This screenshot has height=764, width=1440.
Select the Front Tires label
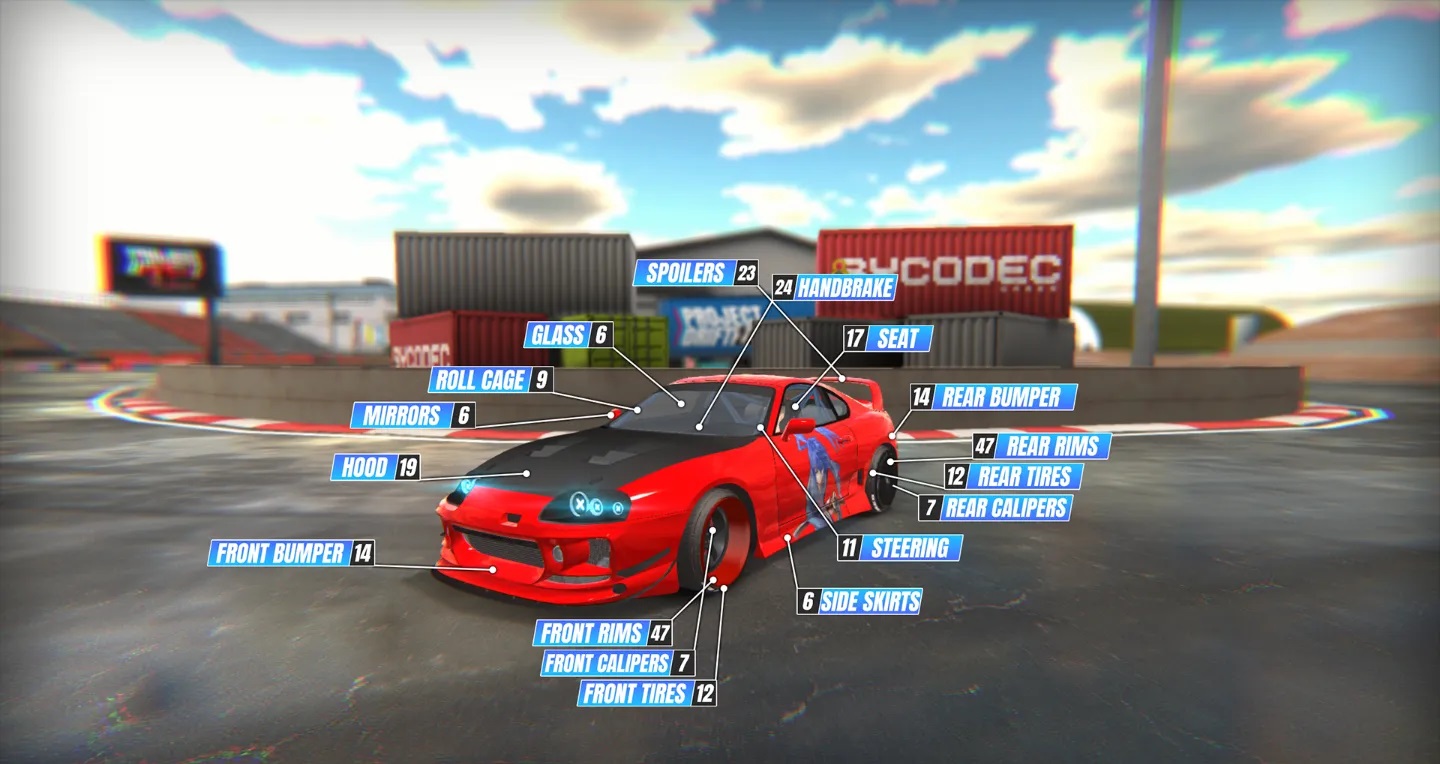(x=635, y=693)
